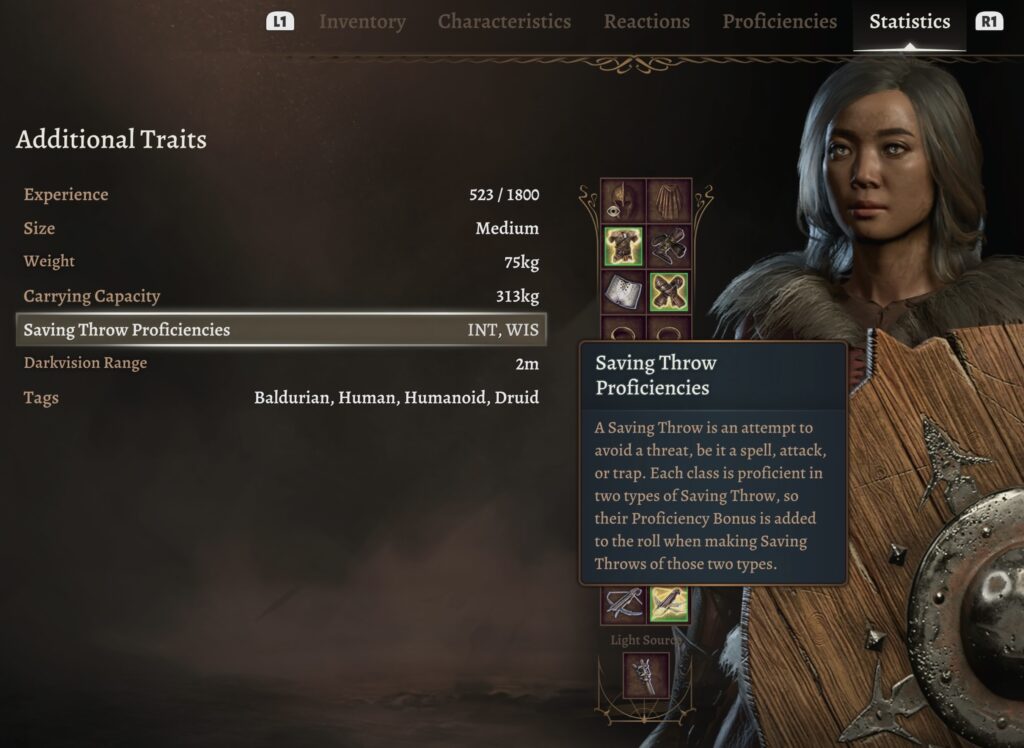1024x748 pixels.
Task: Select the Statistics tab
Action: pos(909,22)
